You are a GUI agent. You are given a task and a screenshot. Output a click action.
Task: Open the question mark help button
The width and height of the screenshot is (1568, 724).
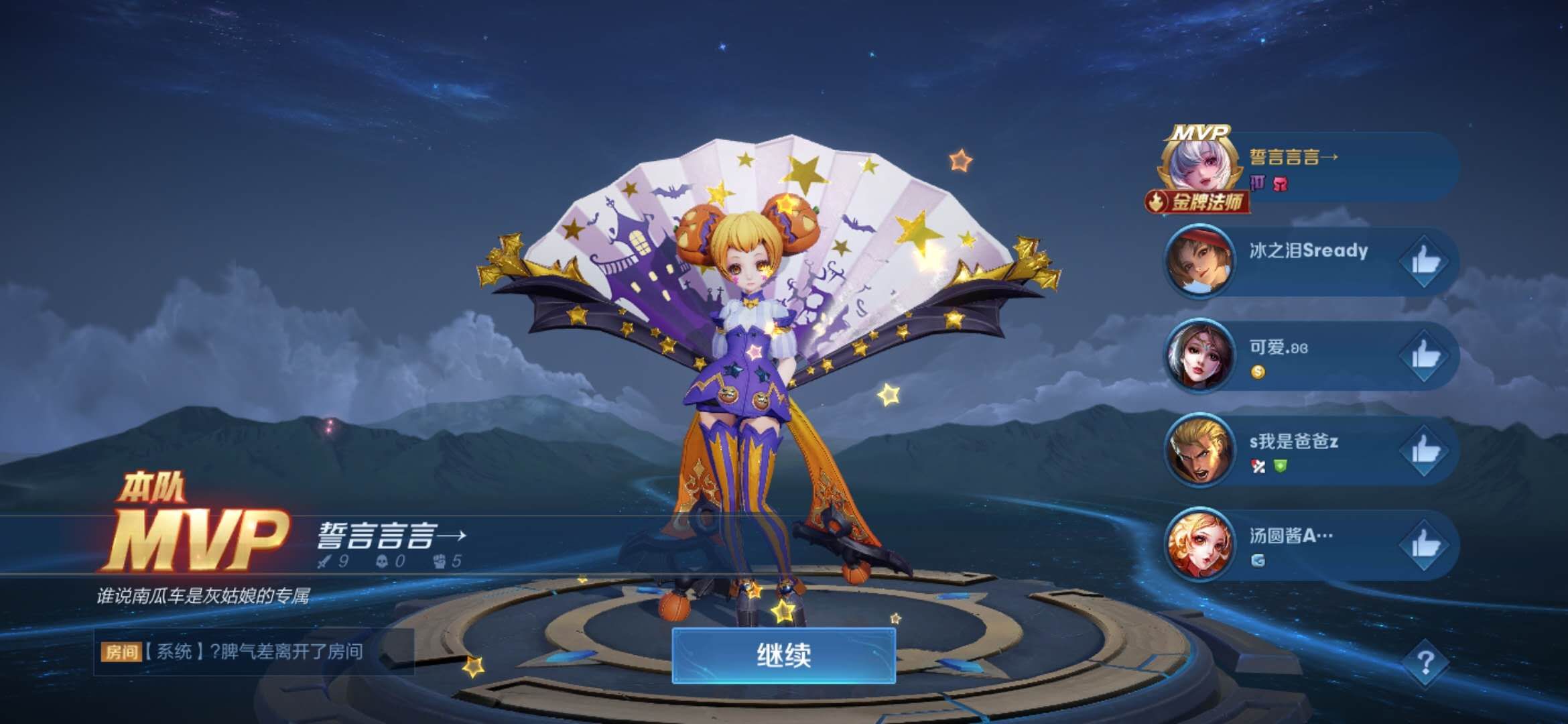[1425, 662]
